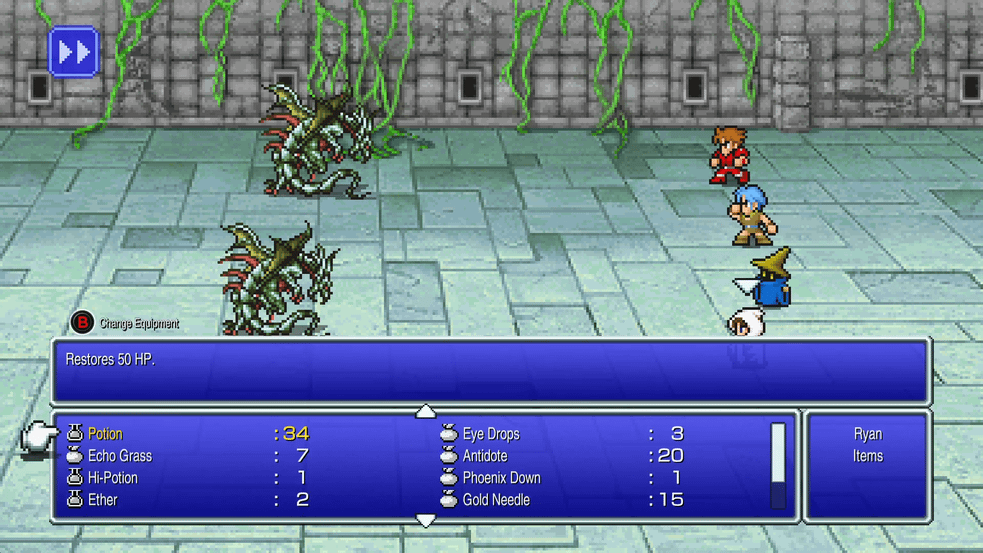Choose Phoenix Down from the list

[x=501, y=478]
